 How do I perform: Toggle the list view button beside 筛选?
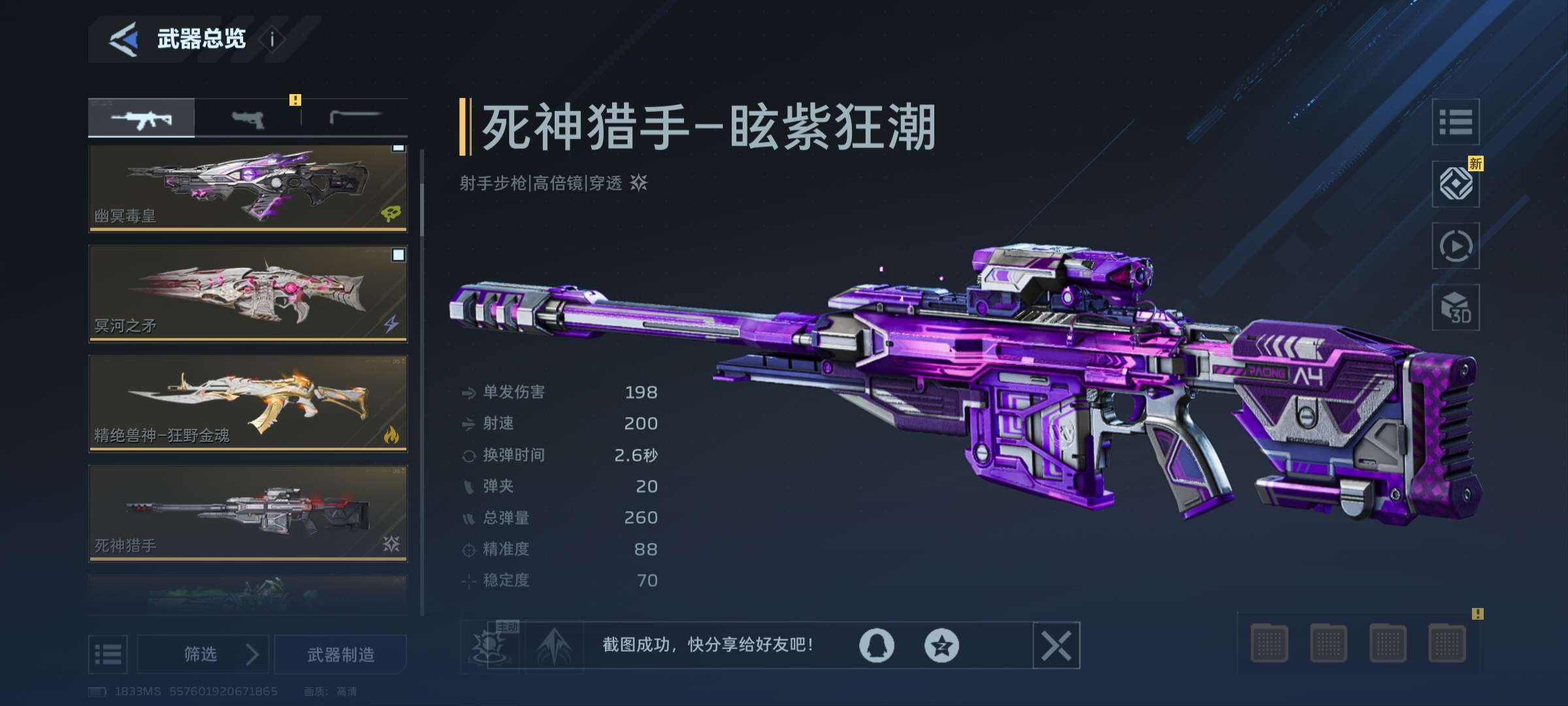pyautogui.click(x=108, y=654)
